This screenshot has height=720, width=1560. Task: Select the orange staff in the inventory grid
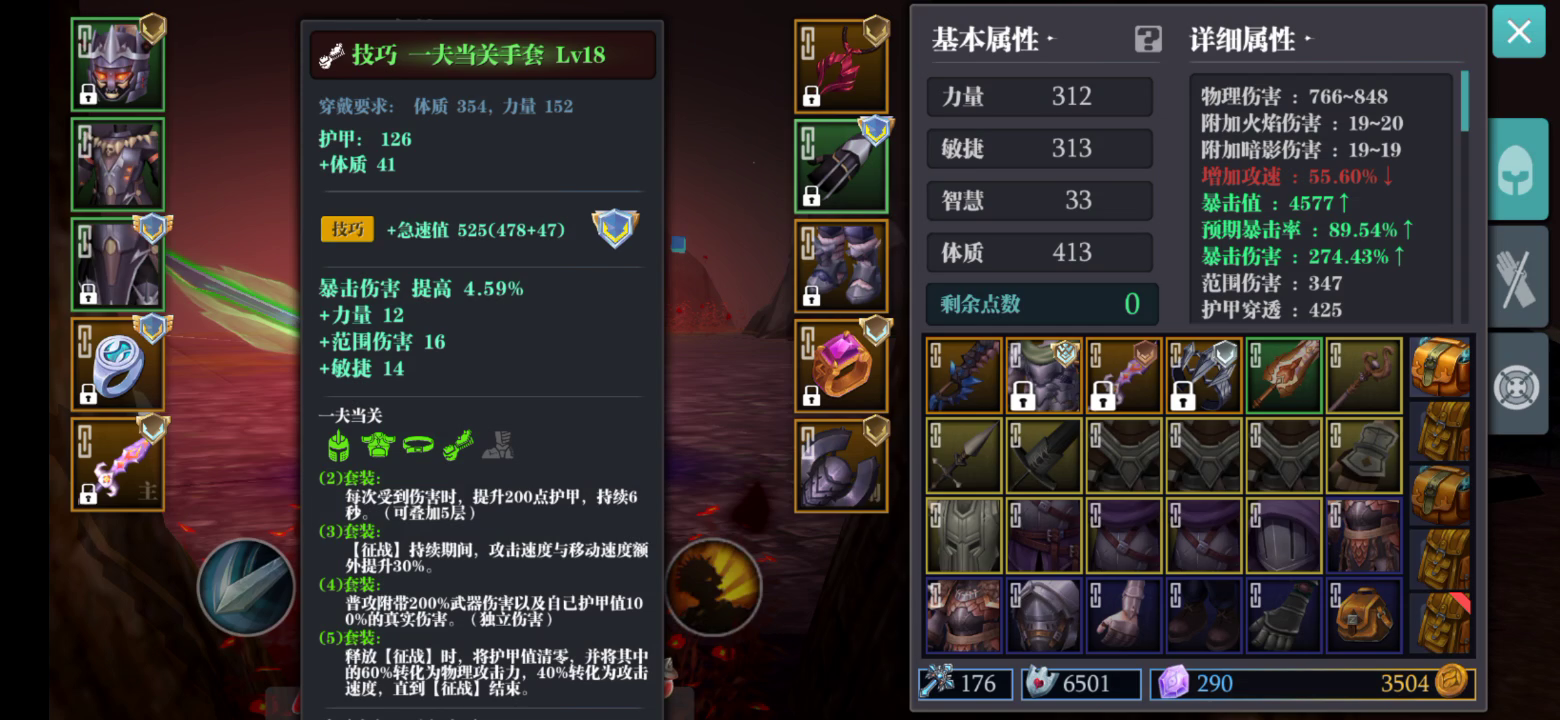coord(1283,373)
